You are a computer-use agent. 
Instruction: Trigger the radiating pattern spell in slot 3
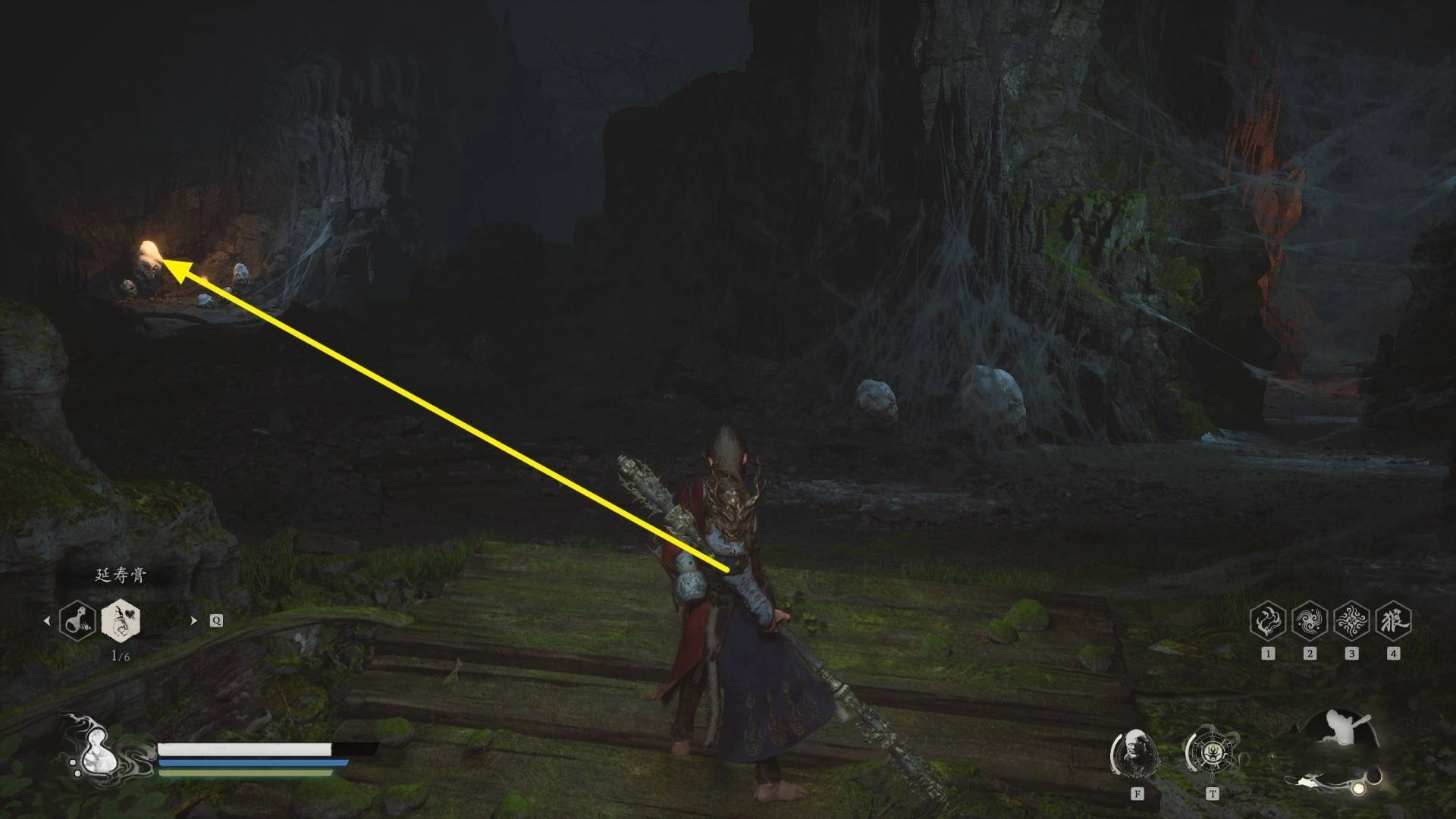coord(1351,620)
